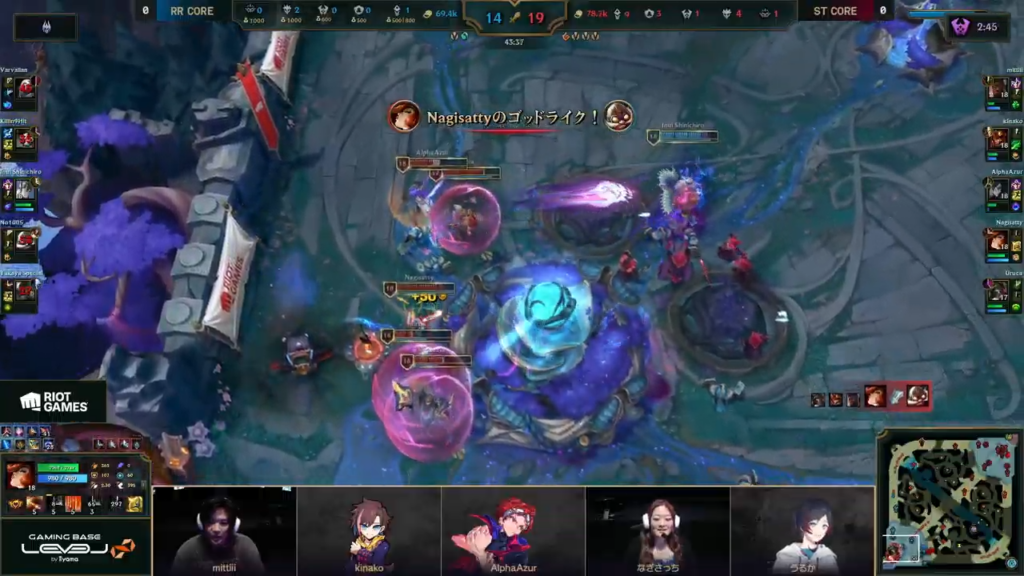The height and width of the screenshot is (576, 1024).
Task: Click the Baron buff timer icon
Action: [962, 27]
